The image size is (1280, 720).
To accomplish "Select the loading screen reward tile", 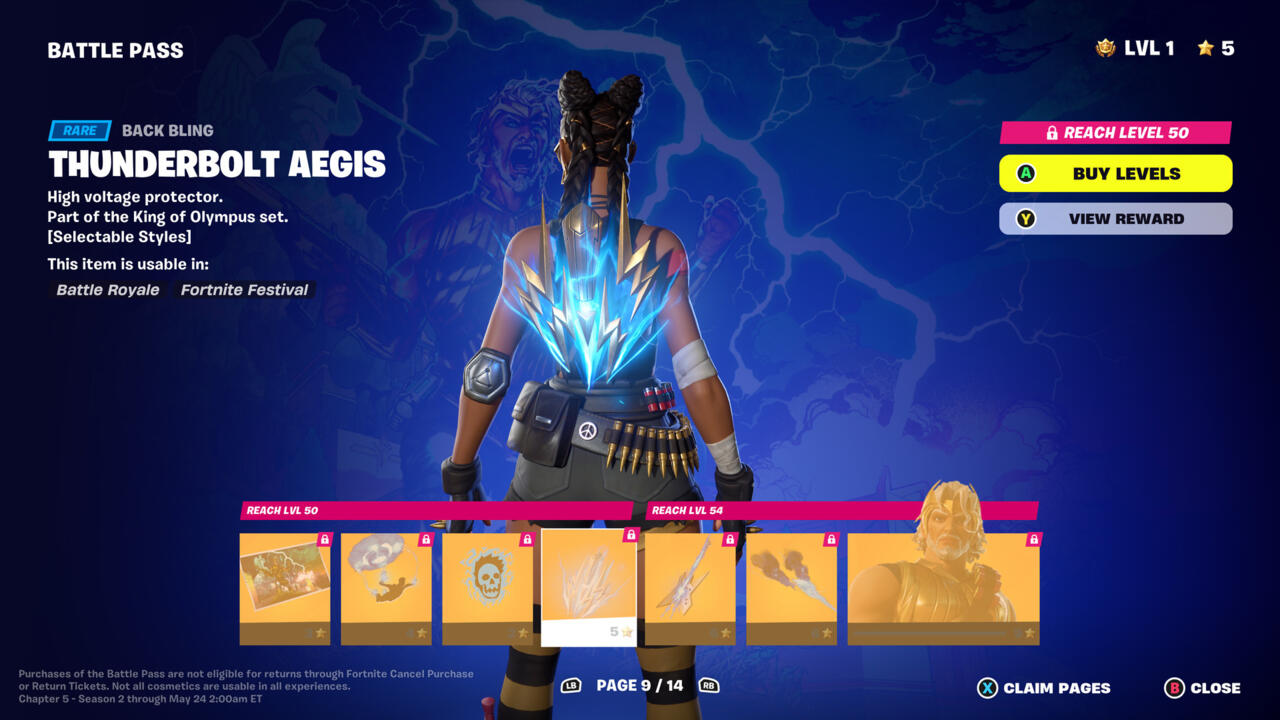I will [285, 588].
